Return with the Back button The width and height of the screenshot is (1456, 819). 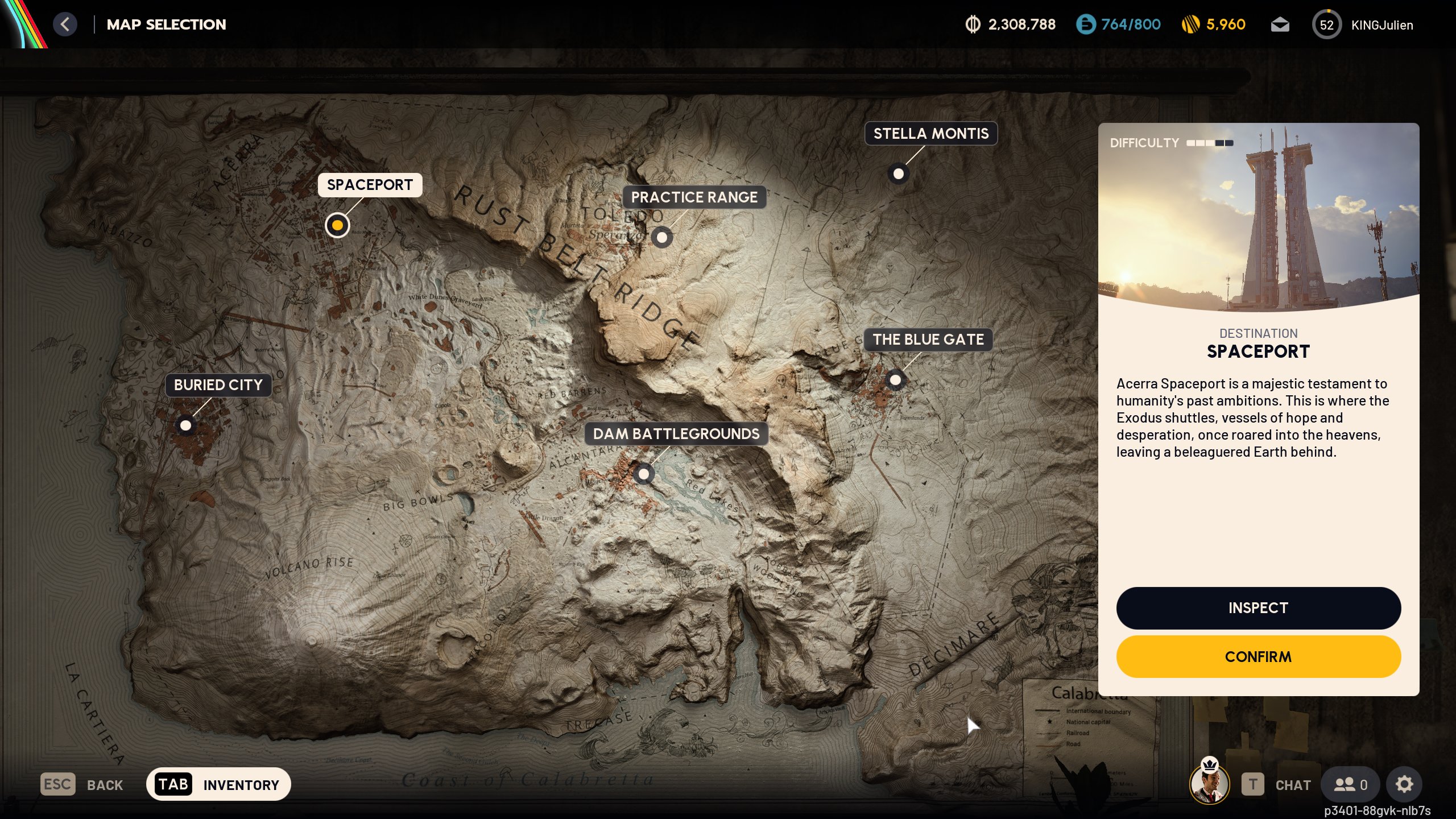pyautogui.click(x=82, y=785)
